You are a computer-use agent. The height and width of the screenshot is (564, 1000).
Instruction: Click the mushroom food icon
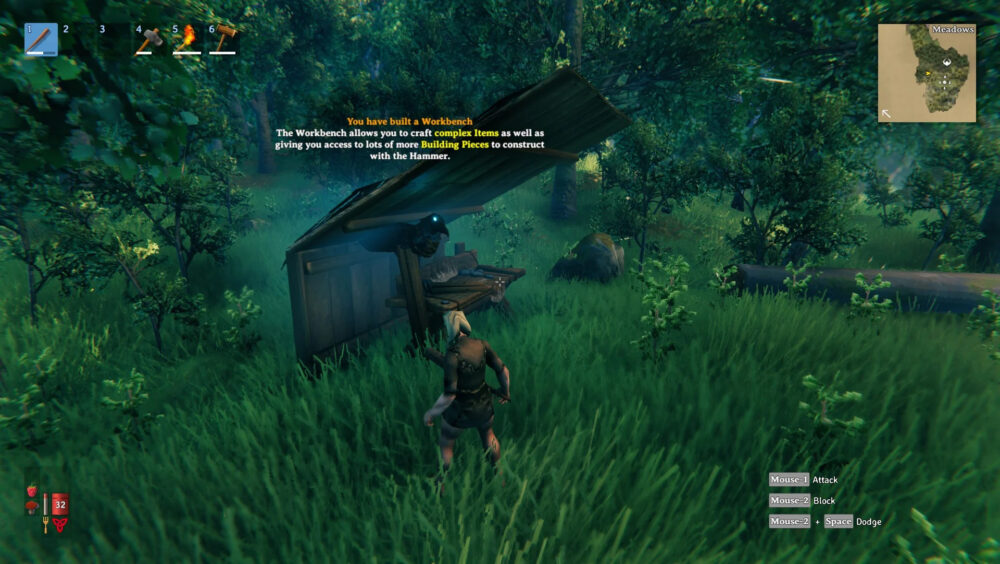click(x=32, y=508)
